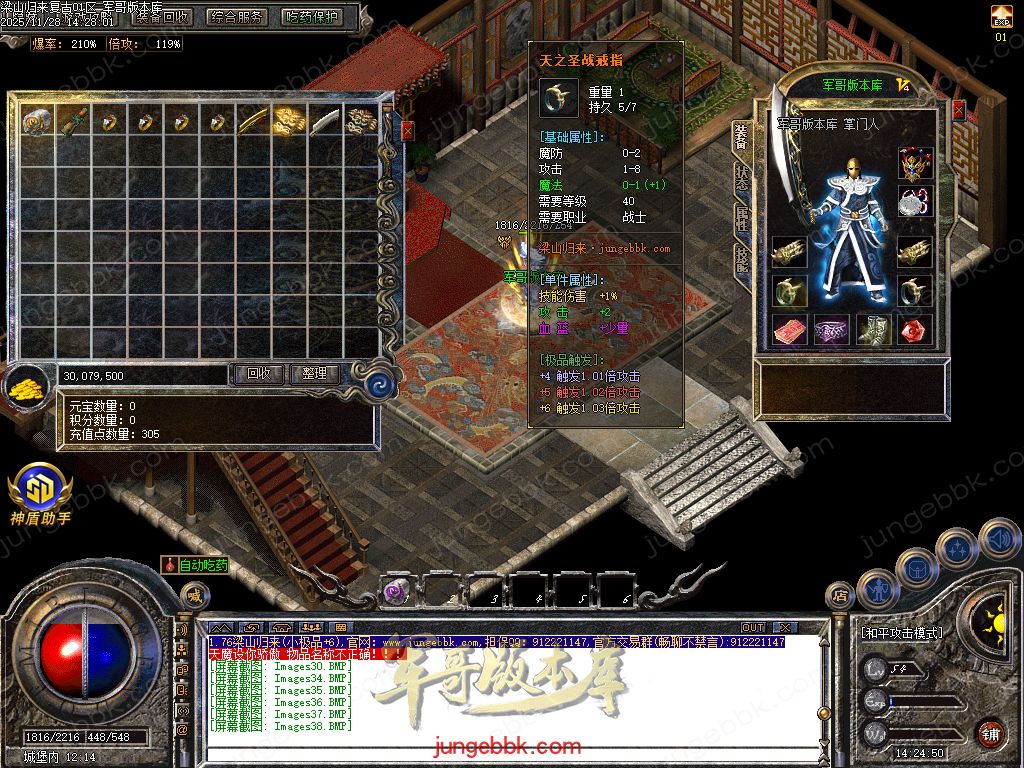
Task: Use the purple orb in the hotbar
Action: [x=397, y=590]
